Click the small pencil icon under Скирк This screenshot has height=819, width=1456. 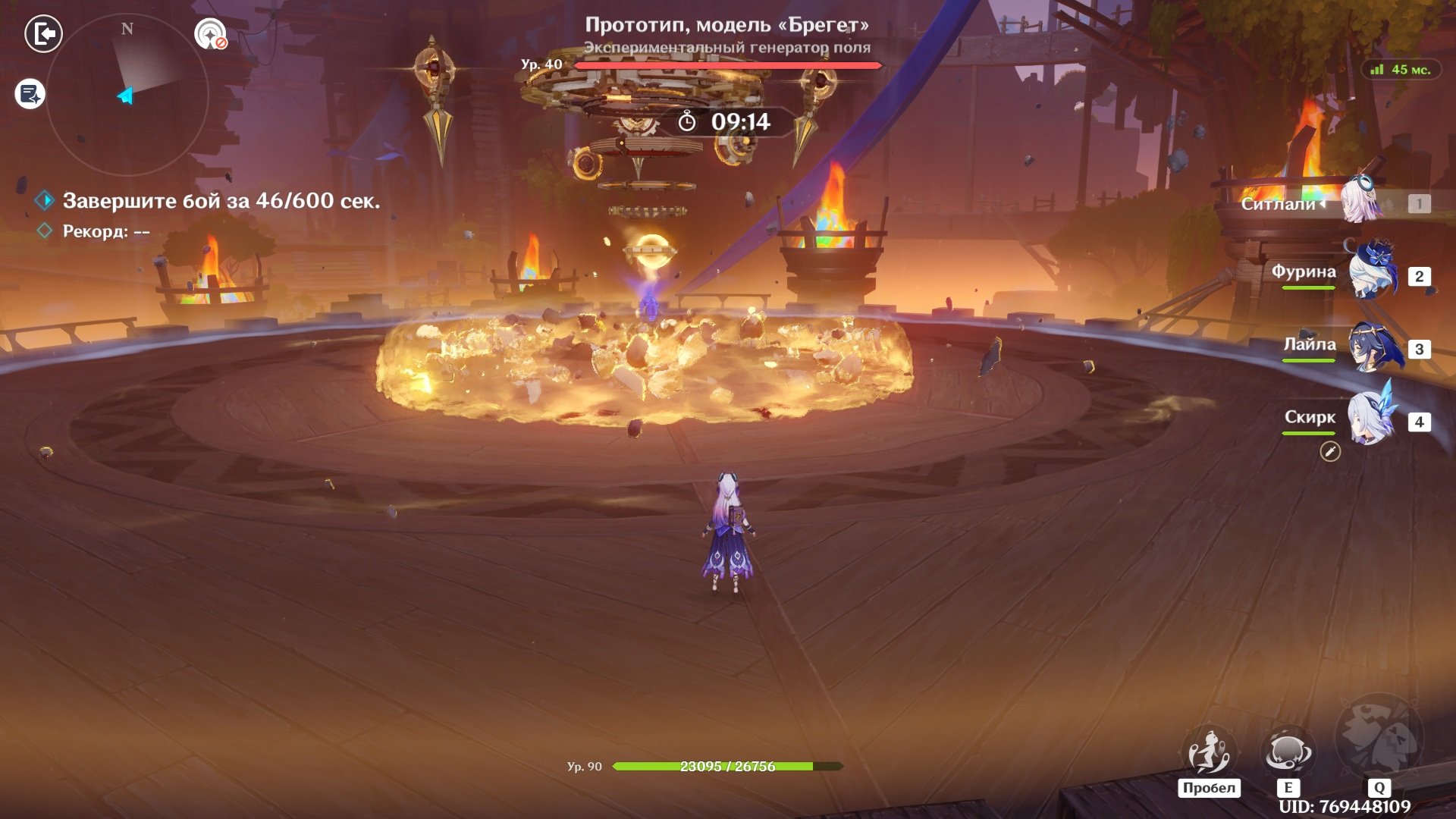[1330, 452]
